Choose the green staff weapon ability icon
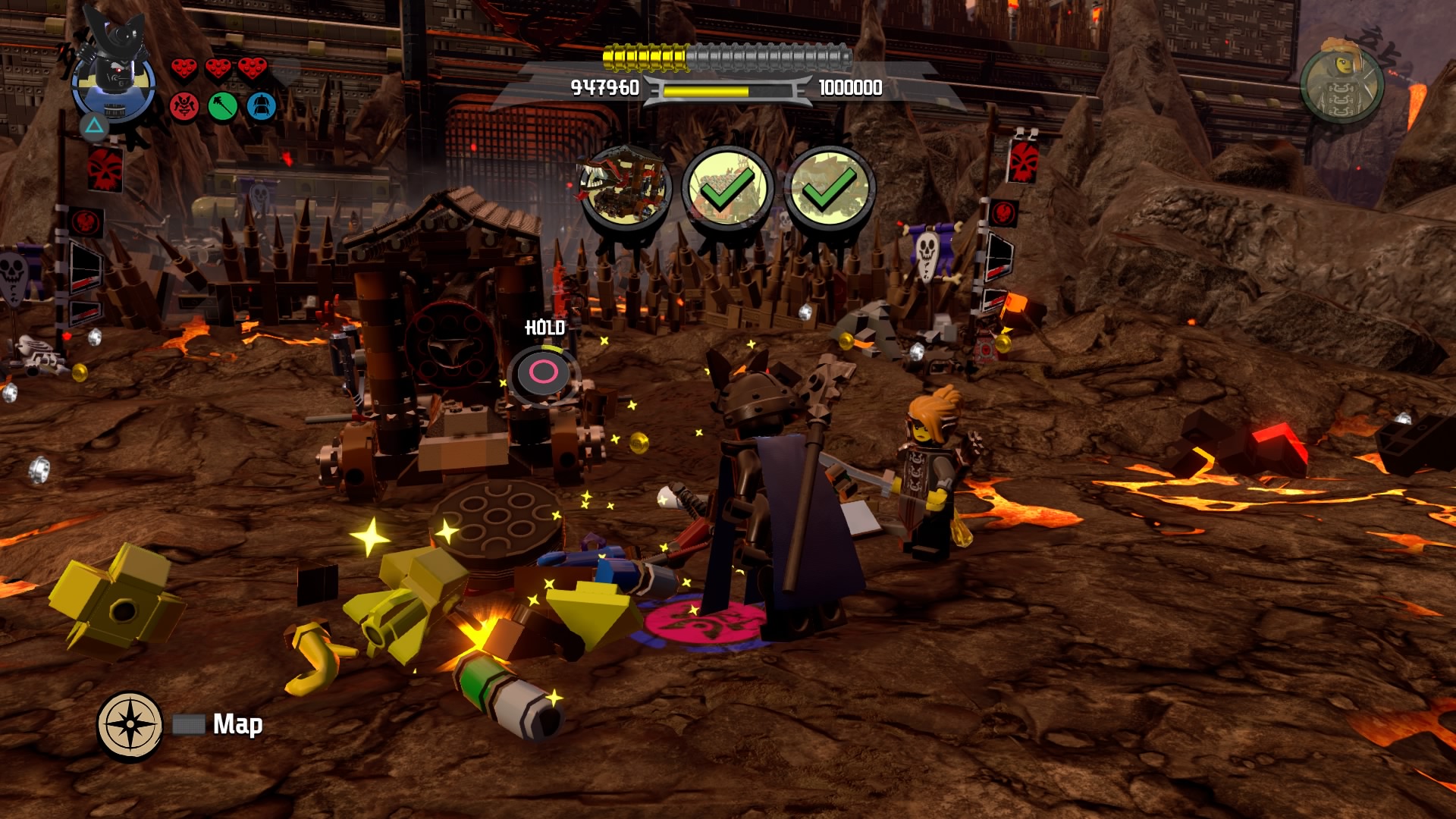The image size is (1456, 819). click(x=223, y=107)
